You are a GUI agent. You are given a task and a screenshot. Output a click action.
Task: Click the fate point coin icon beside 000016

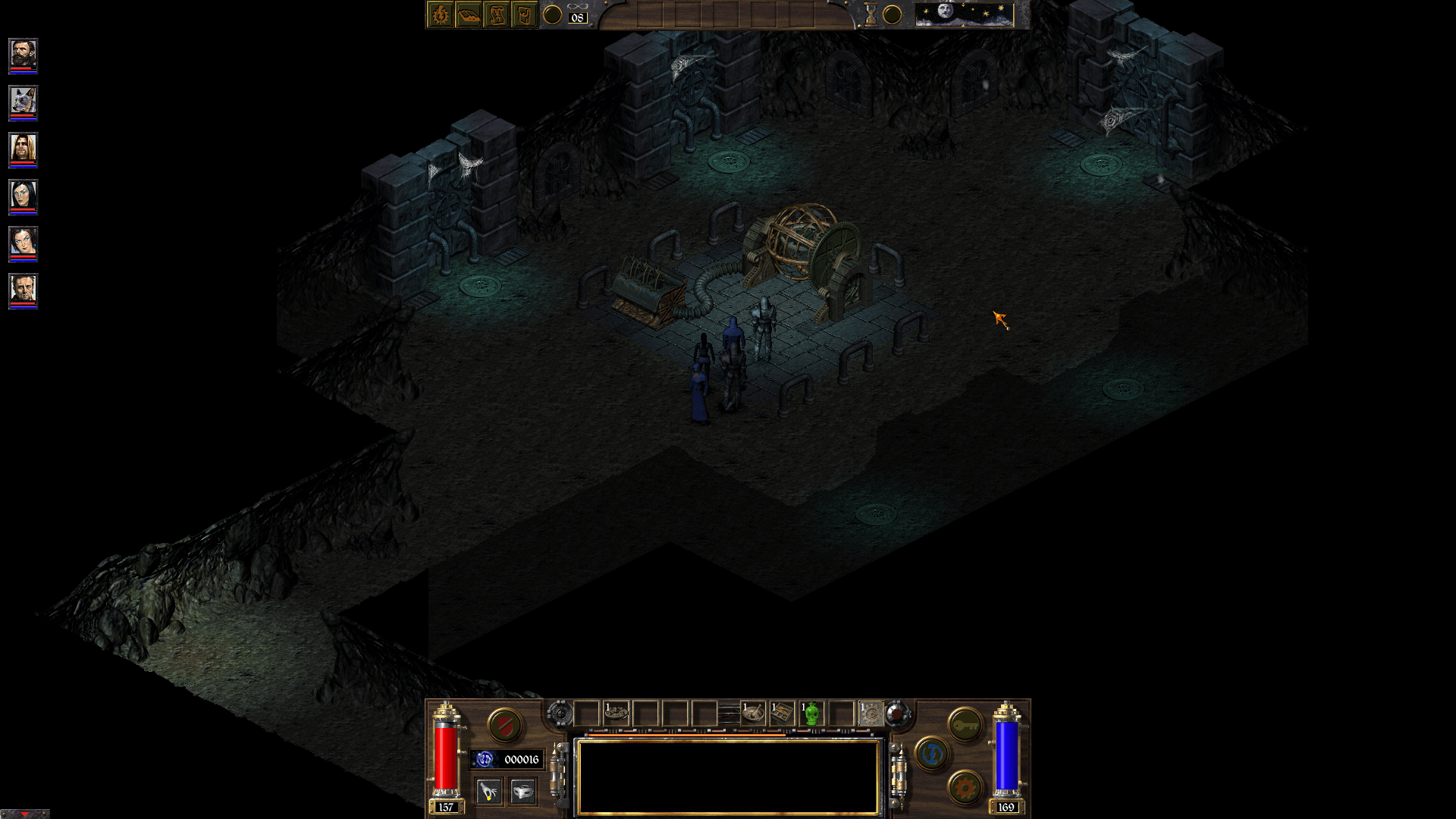point(485,758)
